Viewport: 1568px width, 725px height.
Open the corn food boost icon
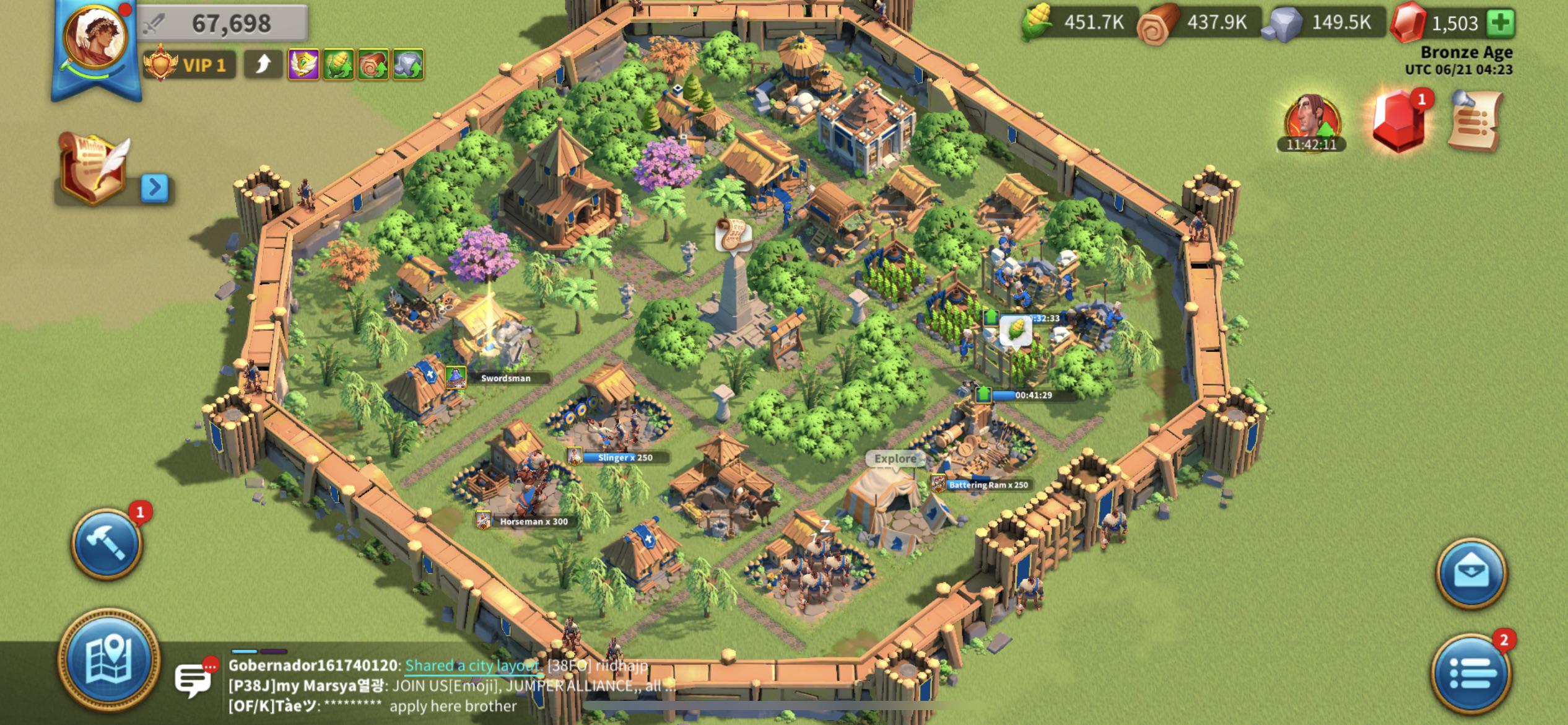338,64
